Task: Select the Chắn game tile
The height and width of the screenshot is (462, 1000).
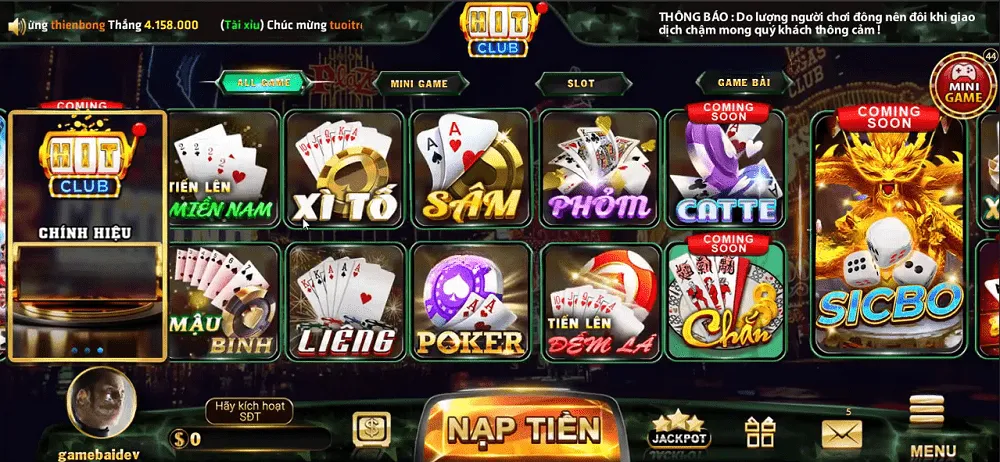Action: [x=726, y=302]
